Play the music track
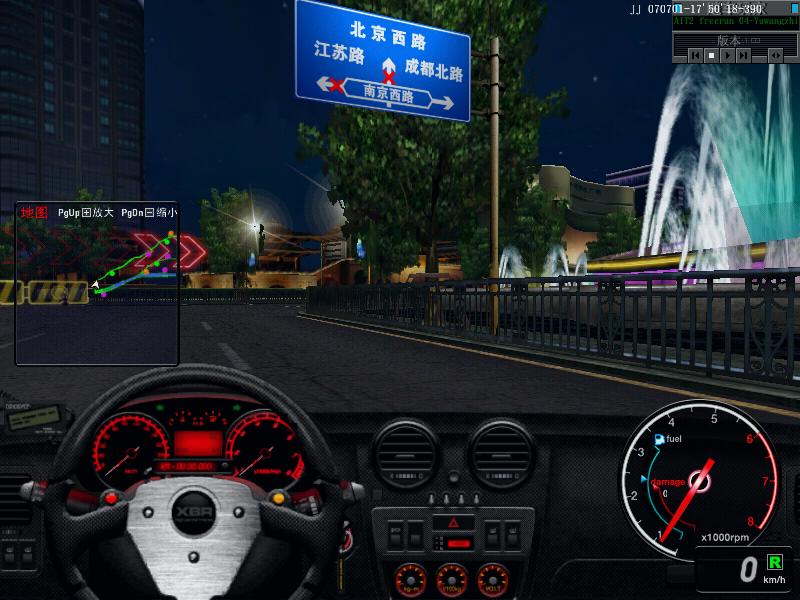The height and width of the screenshot is (600, 800). click(727, 57)
